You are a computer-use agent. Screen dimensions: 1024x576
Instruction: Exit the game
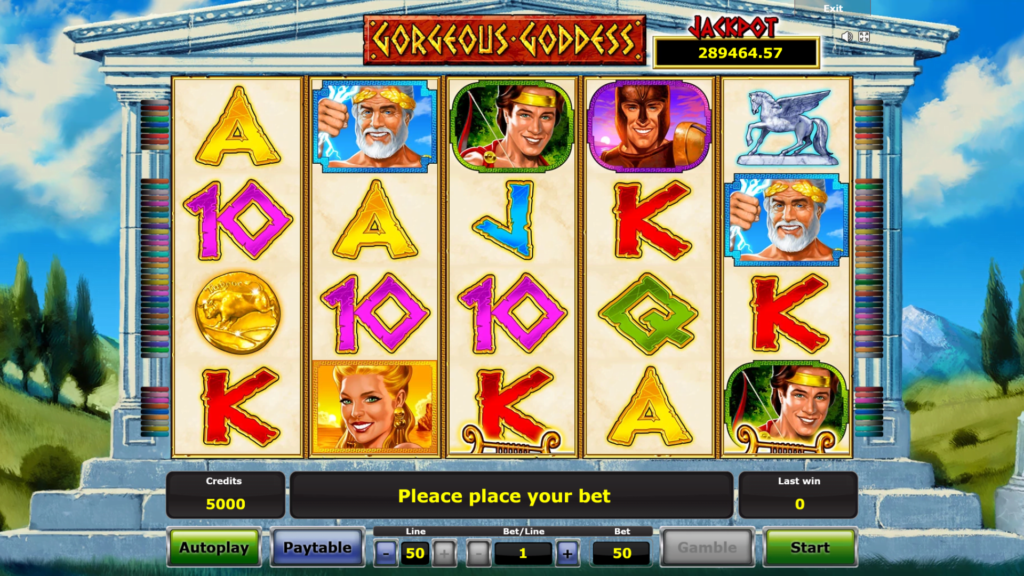tap(832, 8)
